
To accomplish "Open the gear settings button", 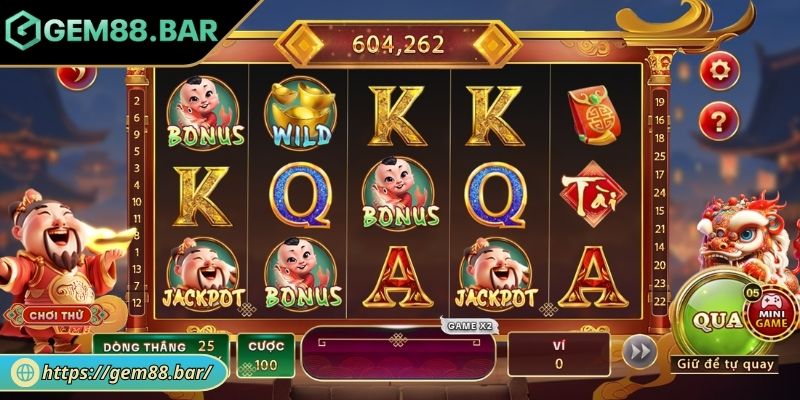I will 716,69.
